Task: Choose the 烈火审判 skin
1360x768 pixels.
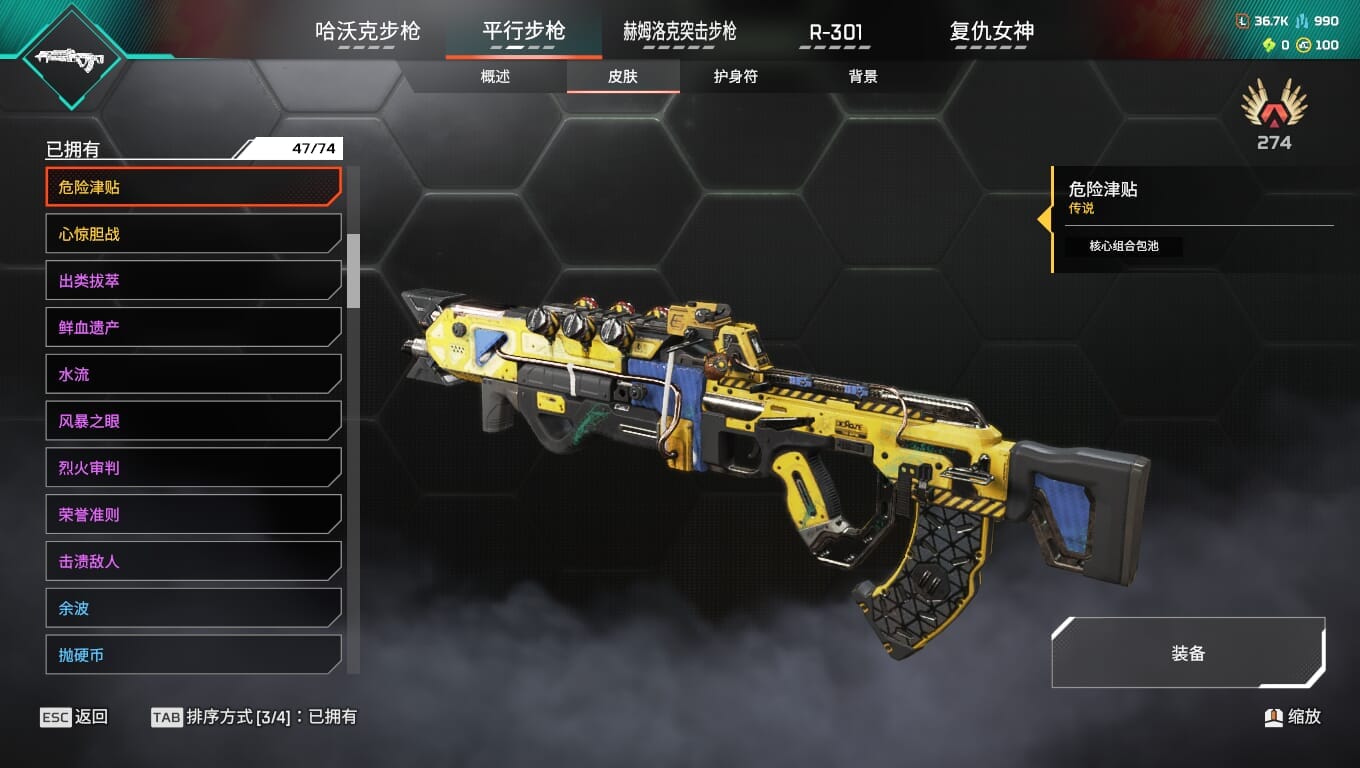Action: tap(193, 468)
